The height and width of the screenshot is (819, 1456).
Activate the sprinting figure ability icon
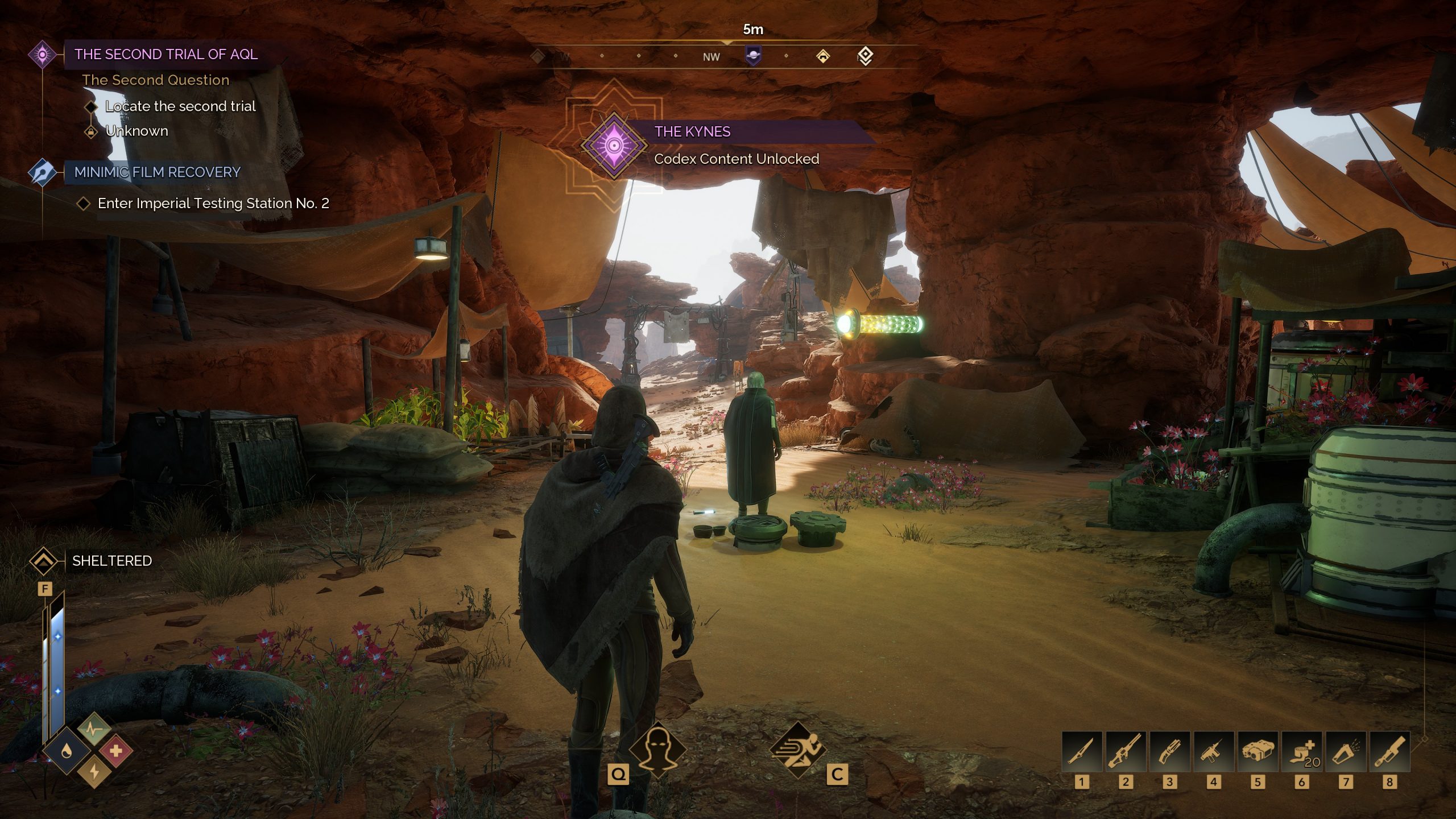coord(797,750)
